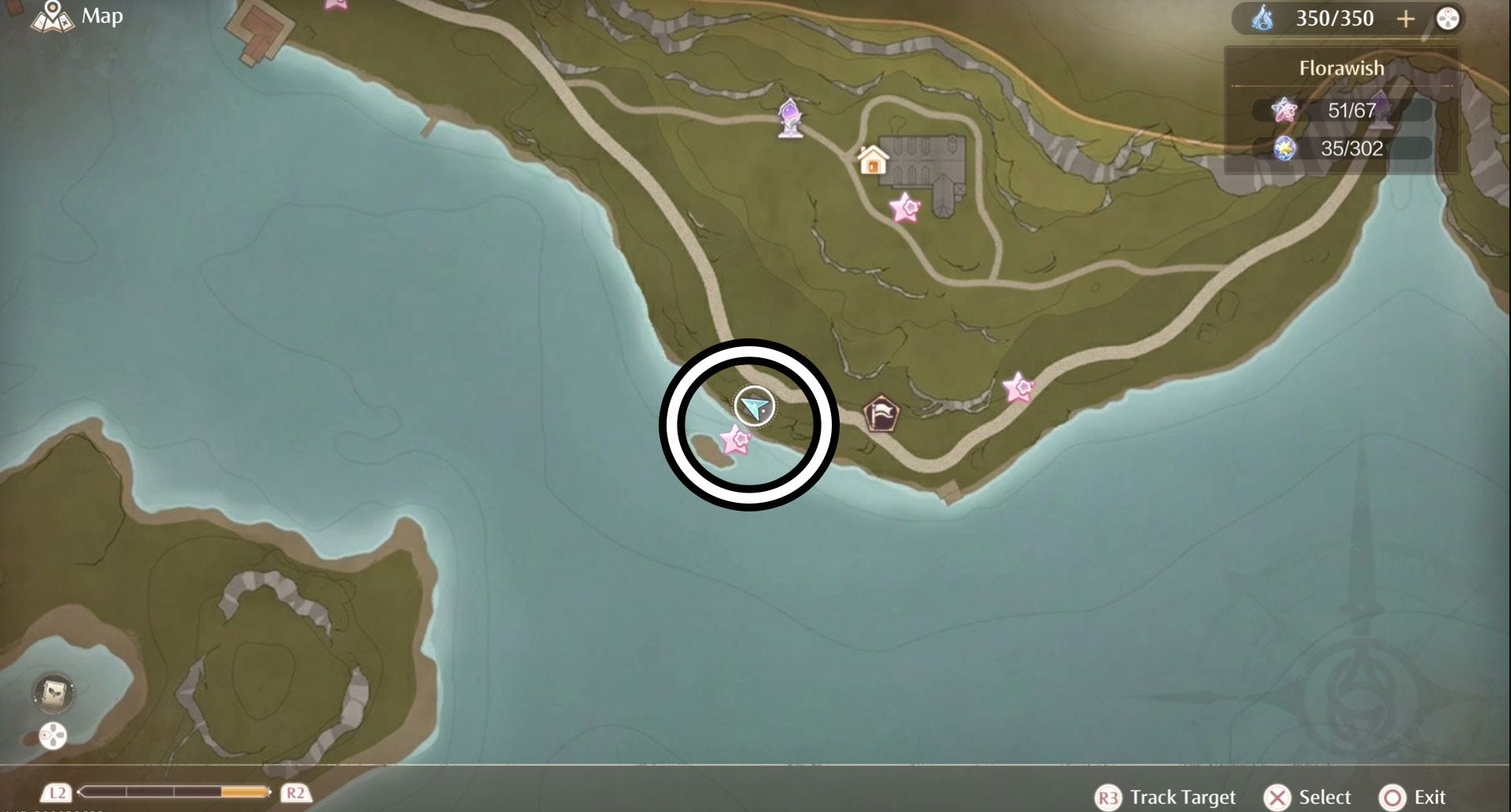Choose the pink star marker on the small islet
Screen dimensions: 1511x812
tap(735, 441)
